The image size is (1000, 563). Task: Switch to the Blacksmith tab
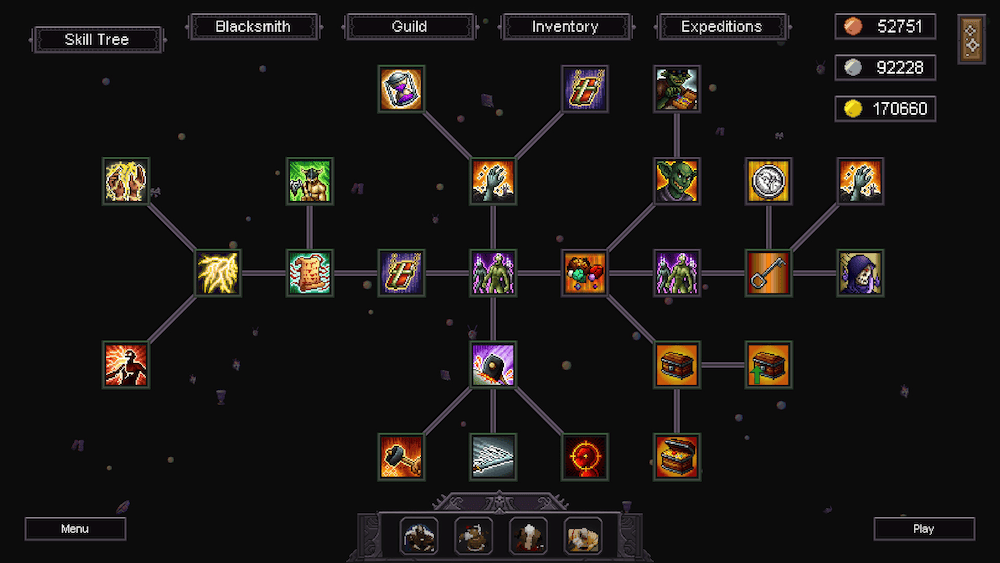[253, 27]
